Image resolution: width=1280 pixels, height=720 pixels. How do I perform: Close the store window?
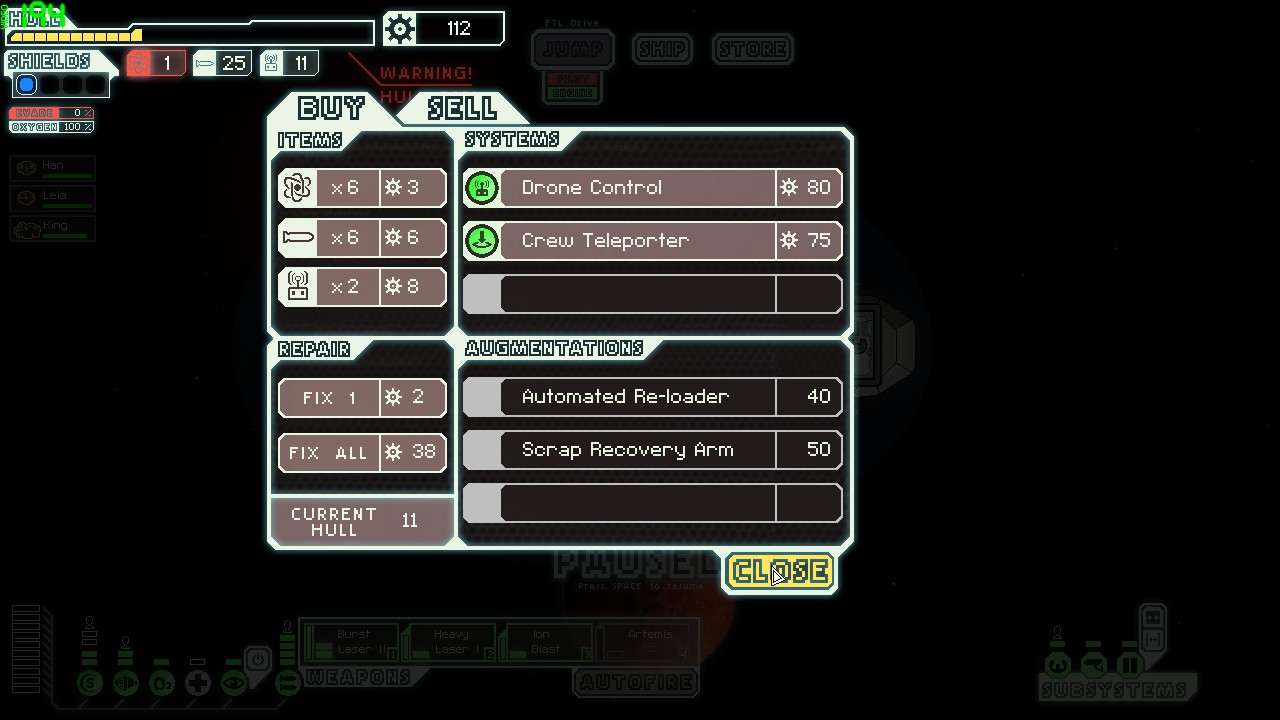pyautogui.click(x=779, y=572)
